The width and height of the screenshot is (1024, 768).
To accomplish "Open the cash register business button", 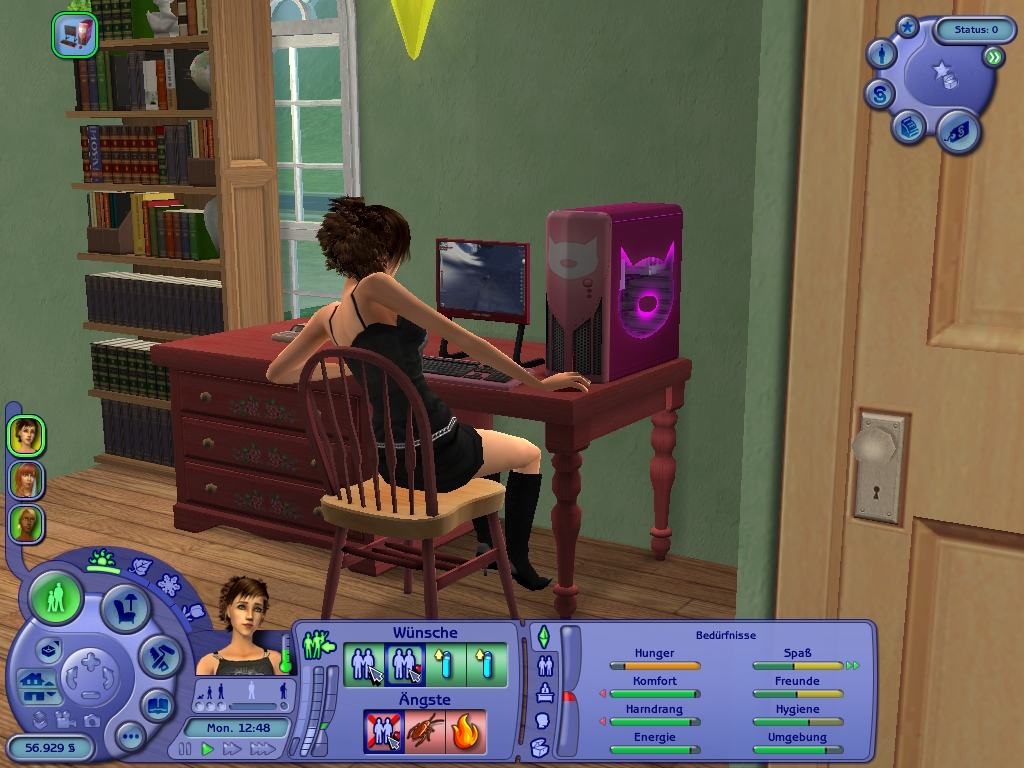I will 908,128.
